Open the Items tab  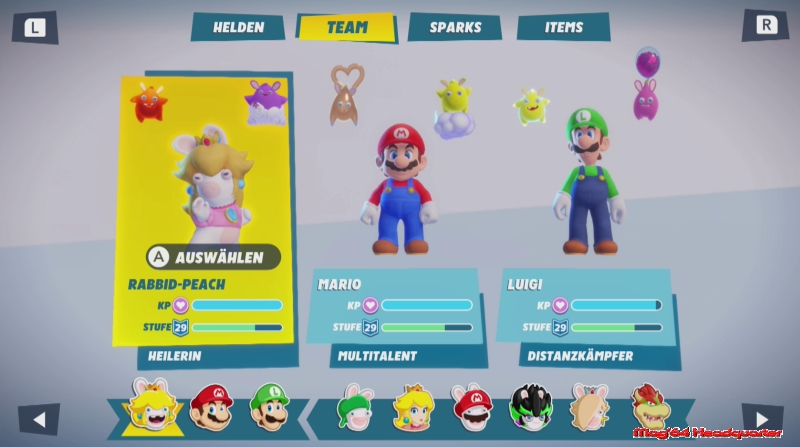pyautogui.click(x=564, y=27)
